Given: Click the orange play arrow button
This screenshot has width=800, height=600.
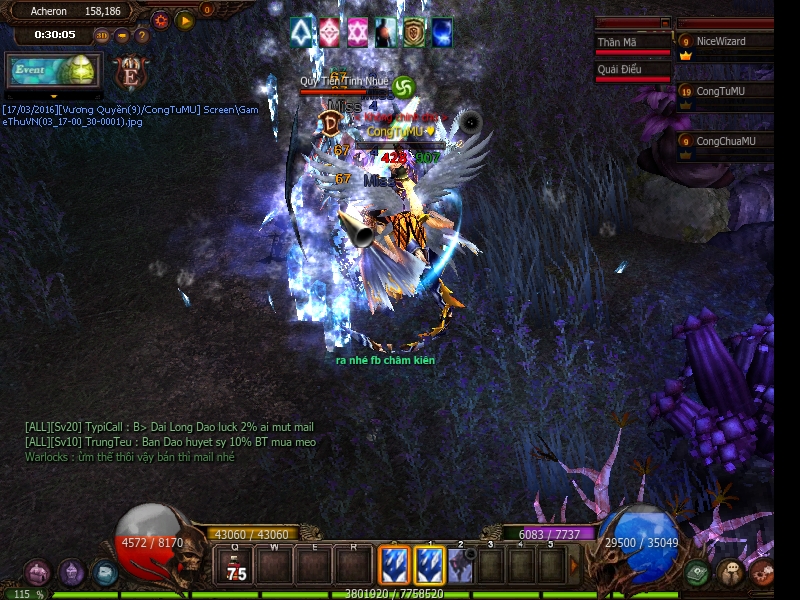Looking at the screenshot, I should [x=184, y=20].
